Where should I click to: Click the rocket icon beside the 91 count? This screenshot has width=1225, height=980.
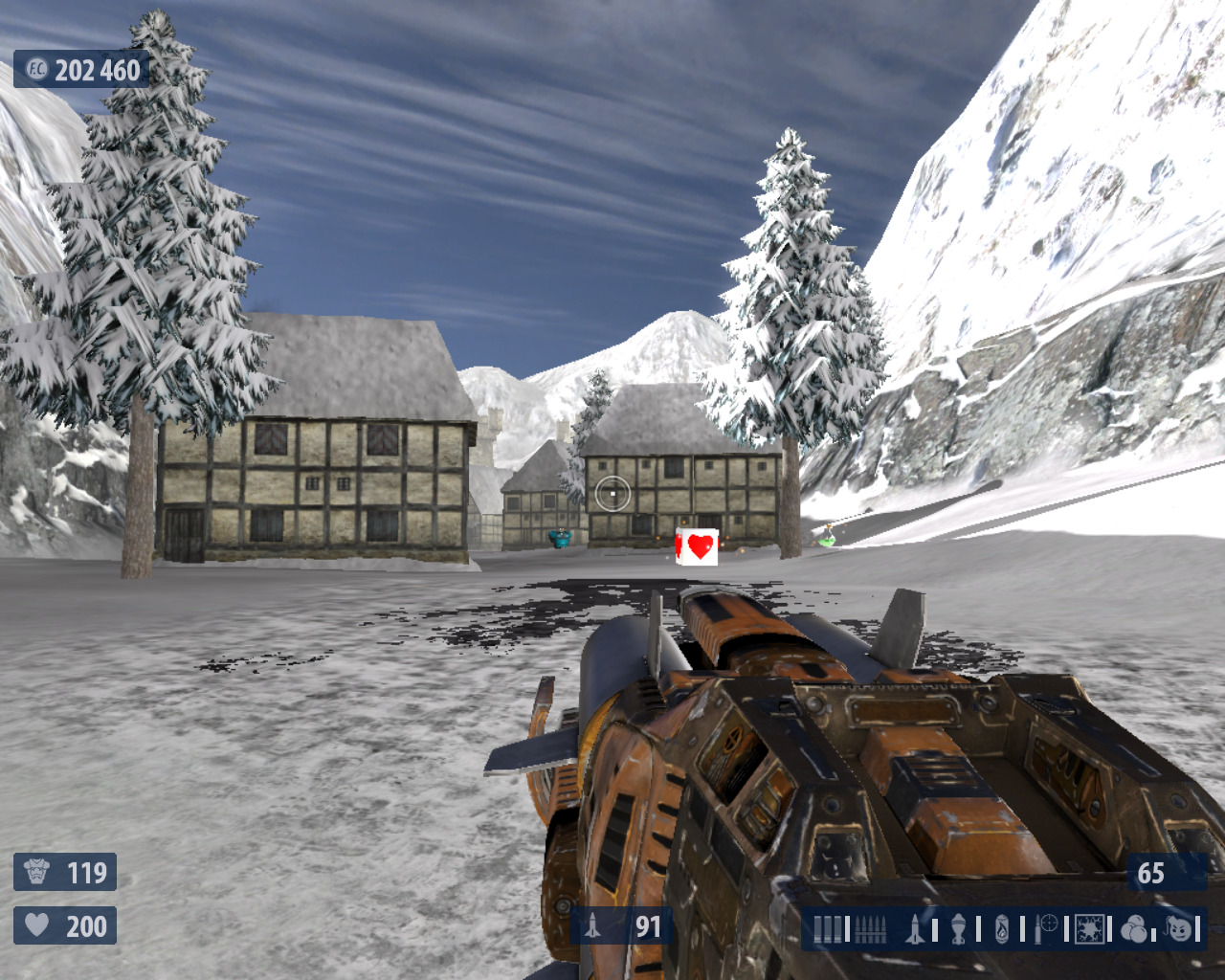tap(593, 926)
